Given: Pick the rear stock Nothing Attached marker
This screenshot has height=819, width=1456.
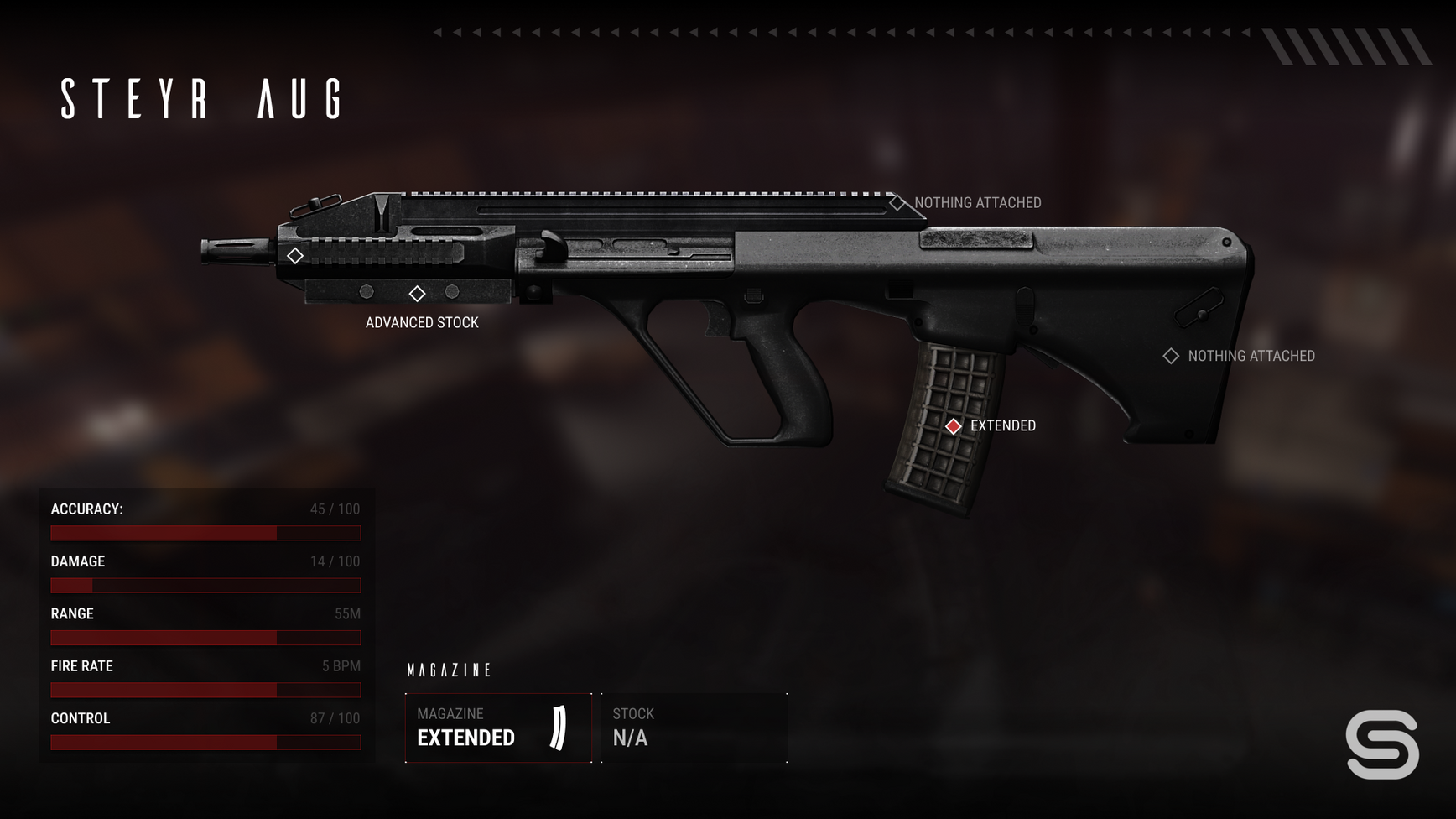Looking at the screenshot, I should (x=1171, y=356).
